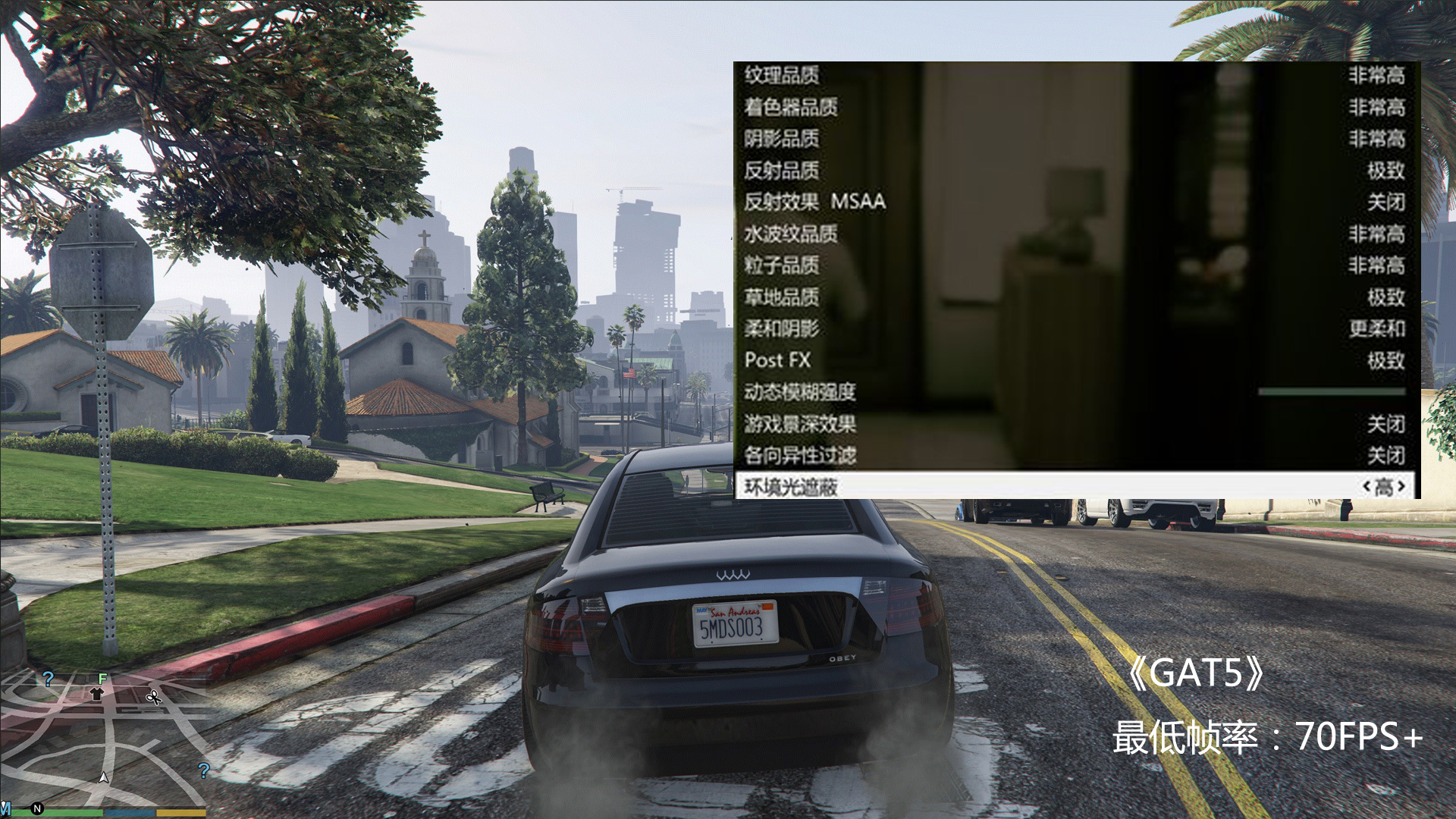Click the 反射效果 MSAA setting
The image size is (1456, 819).
(x=814, y=202)
